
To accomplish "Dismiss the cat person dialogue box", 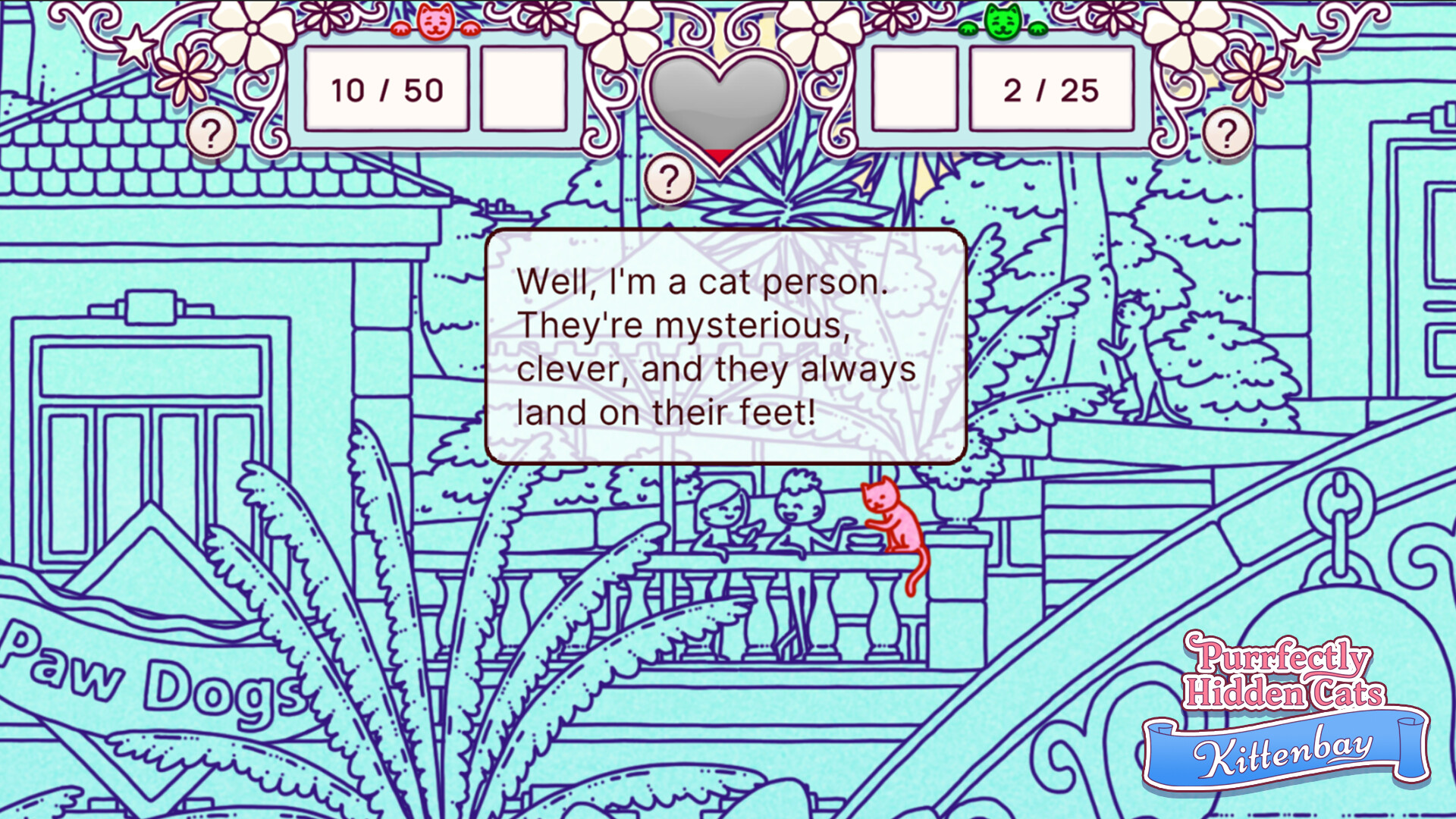I will point(726,347).
